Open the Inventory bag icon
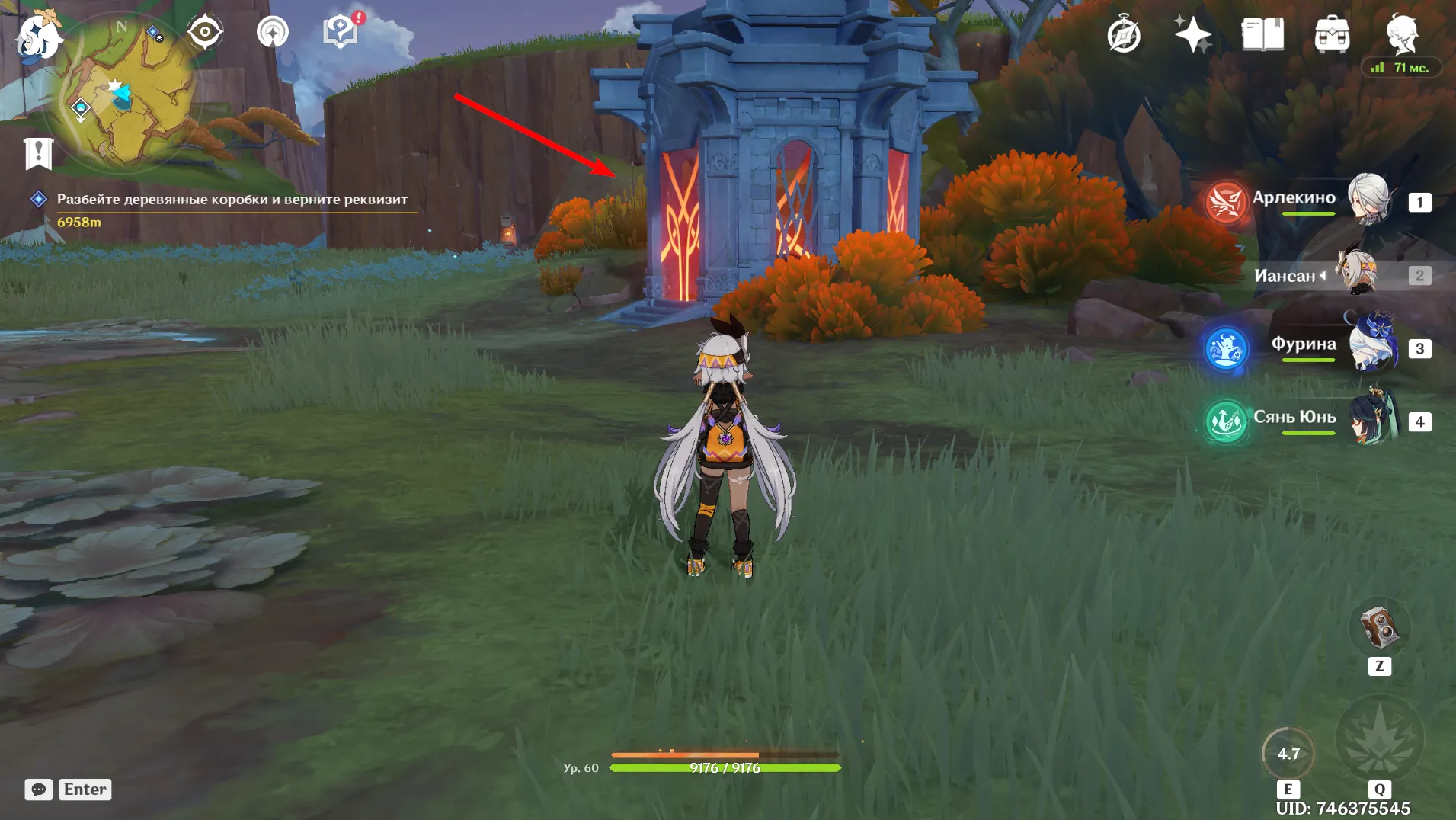This screenshot has height=820, width=1456. click(x=1332, y=33)
